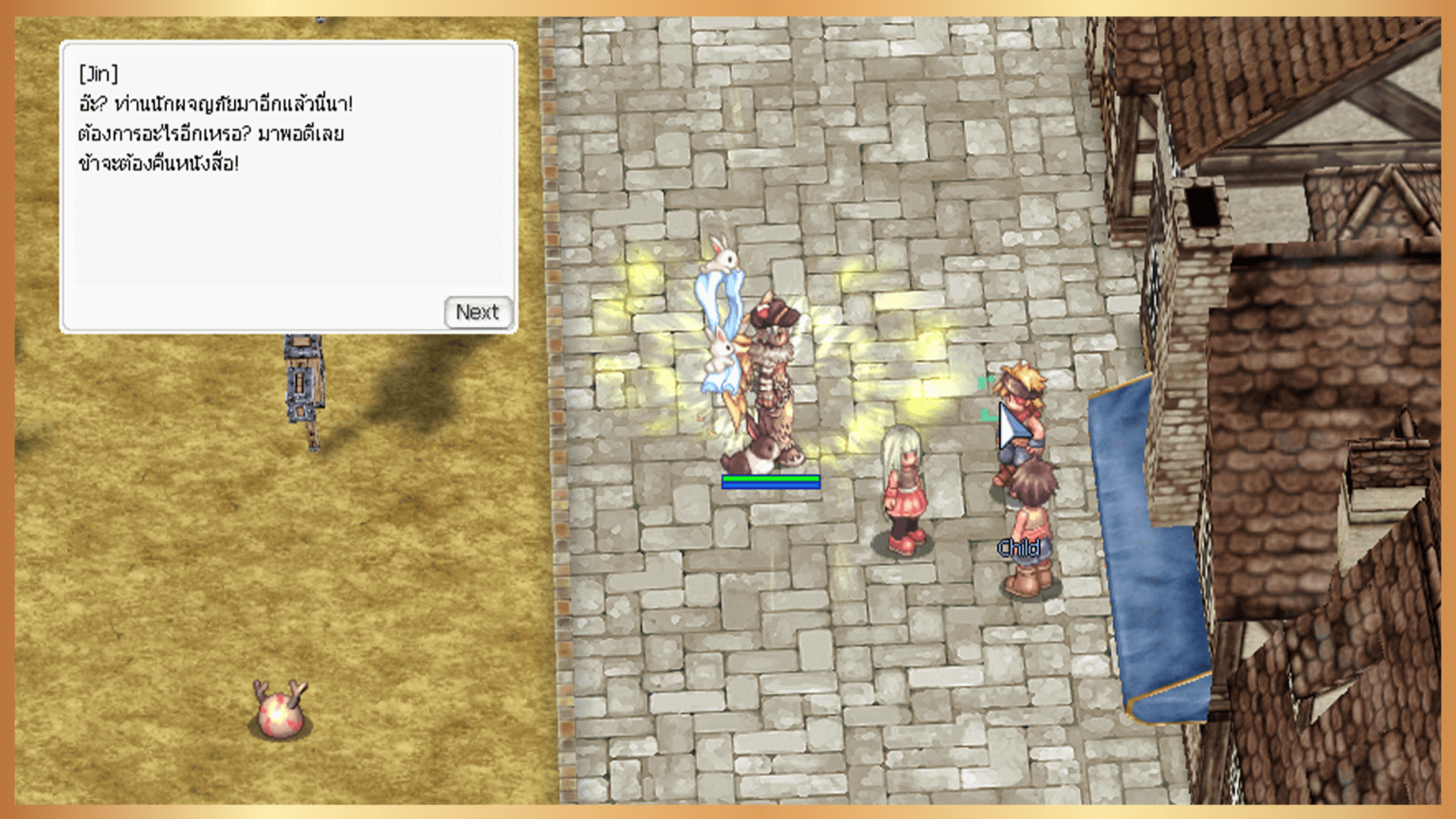The height and width of the screenshot is (819, 1456).
Task: Click Jin's dialog message text
Action: (209, 133)
